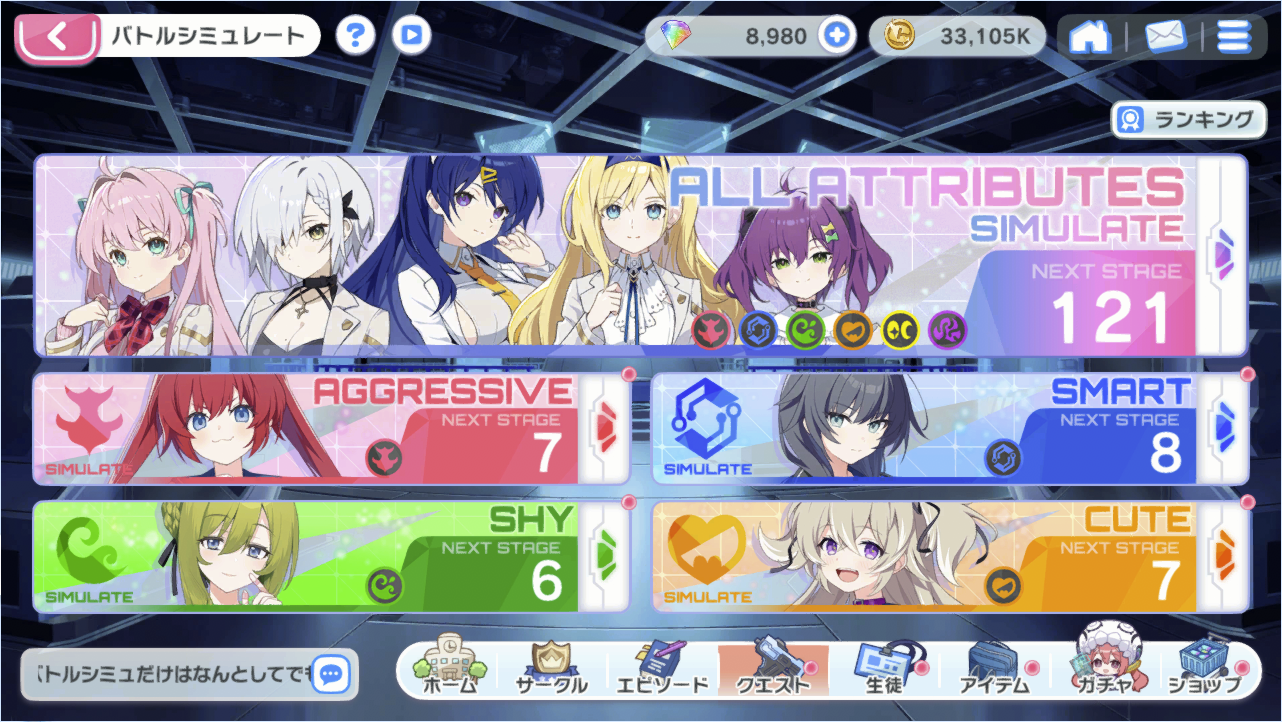The width and height of the screenshot is (1282, 722).
Task: Open the chat speech bubble button
Action: click(x=331, y=675)
